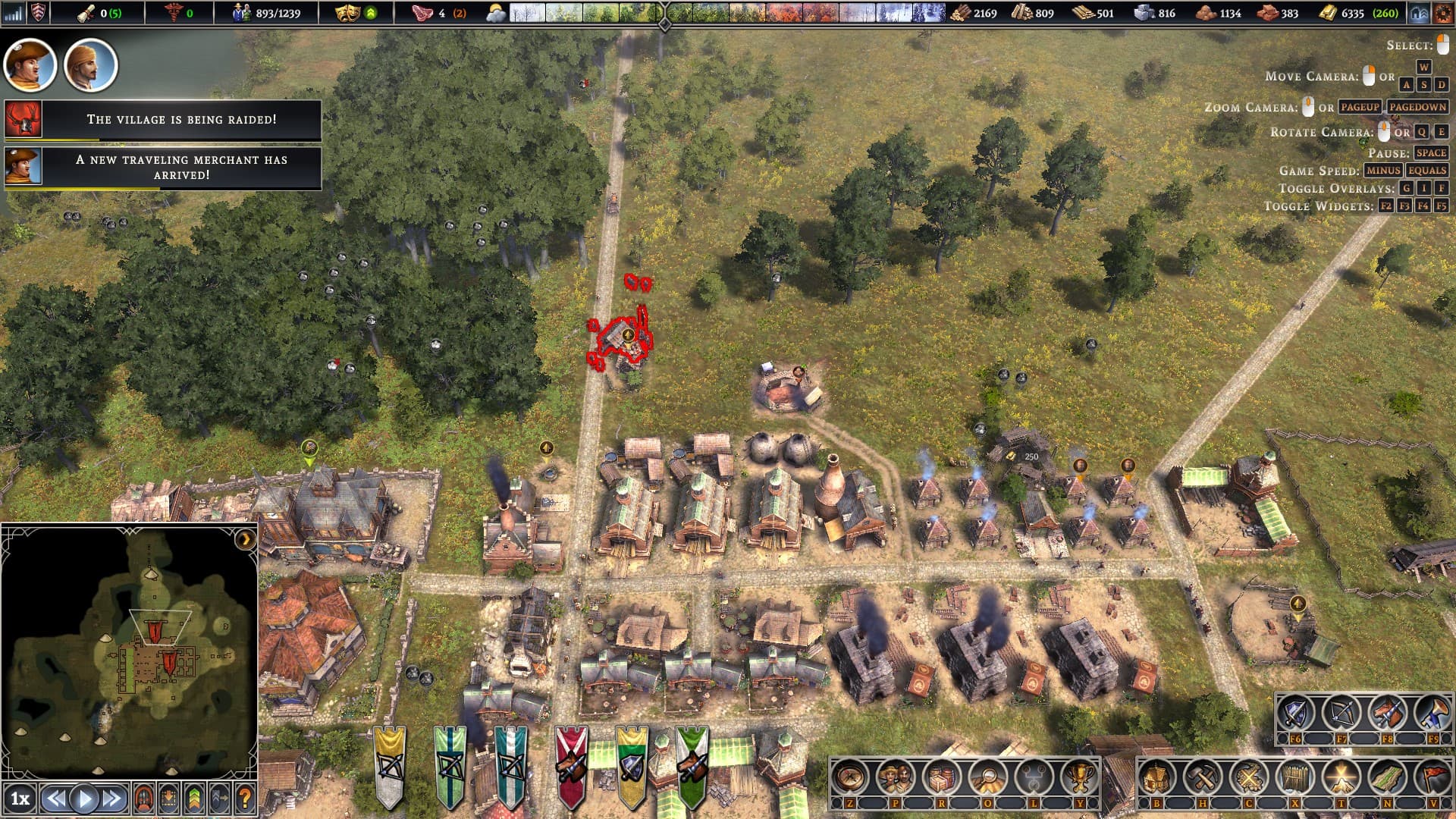Open the building menu with house icon
1456x819 pixels.
(1156, 777)
